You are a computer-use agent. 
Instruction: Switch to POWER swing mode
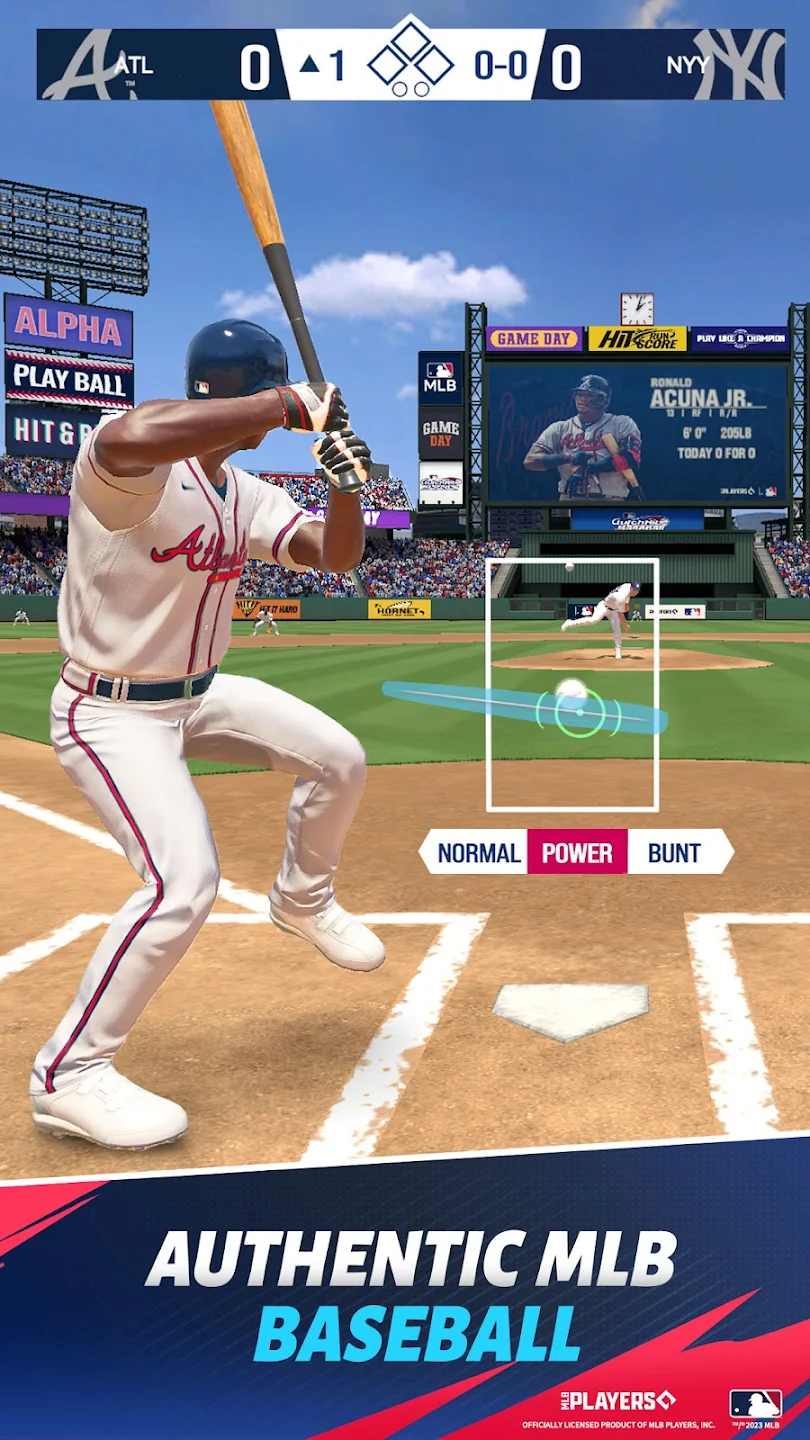coord(577,853)
